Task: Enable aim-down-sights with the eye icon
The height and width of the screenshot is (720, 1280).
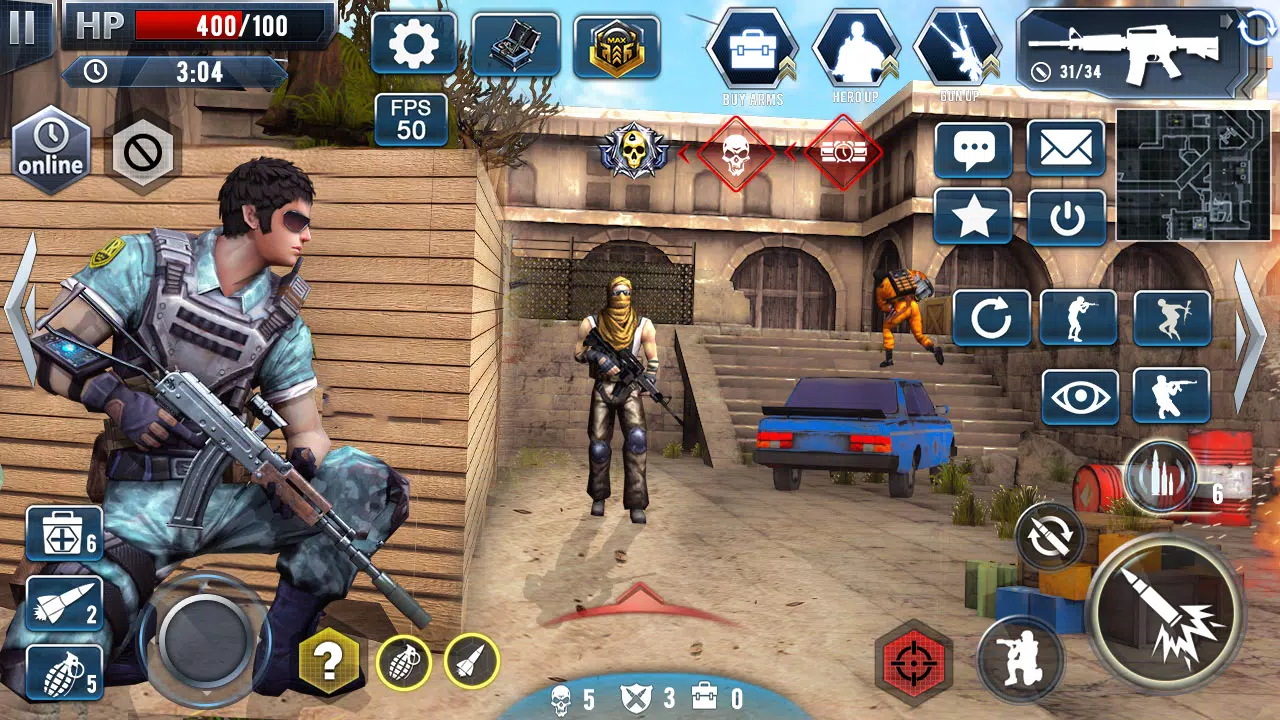Action: click(1079, 395)
